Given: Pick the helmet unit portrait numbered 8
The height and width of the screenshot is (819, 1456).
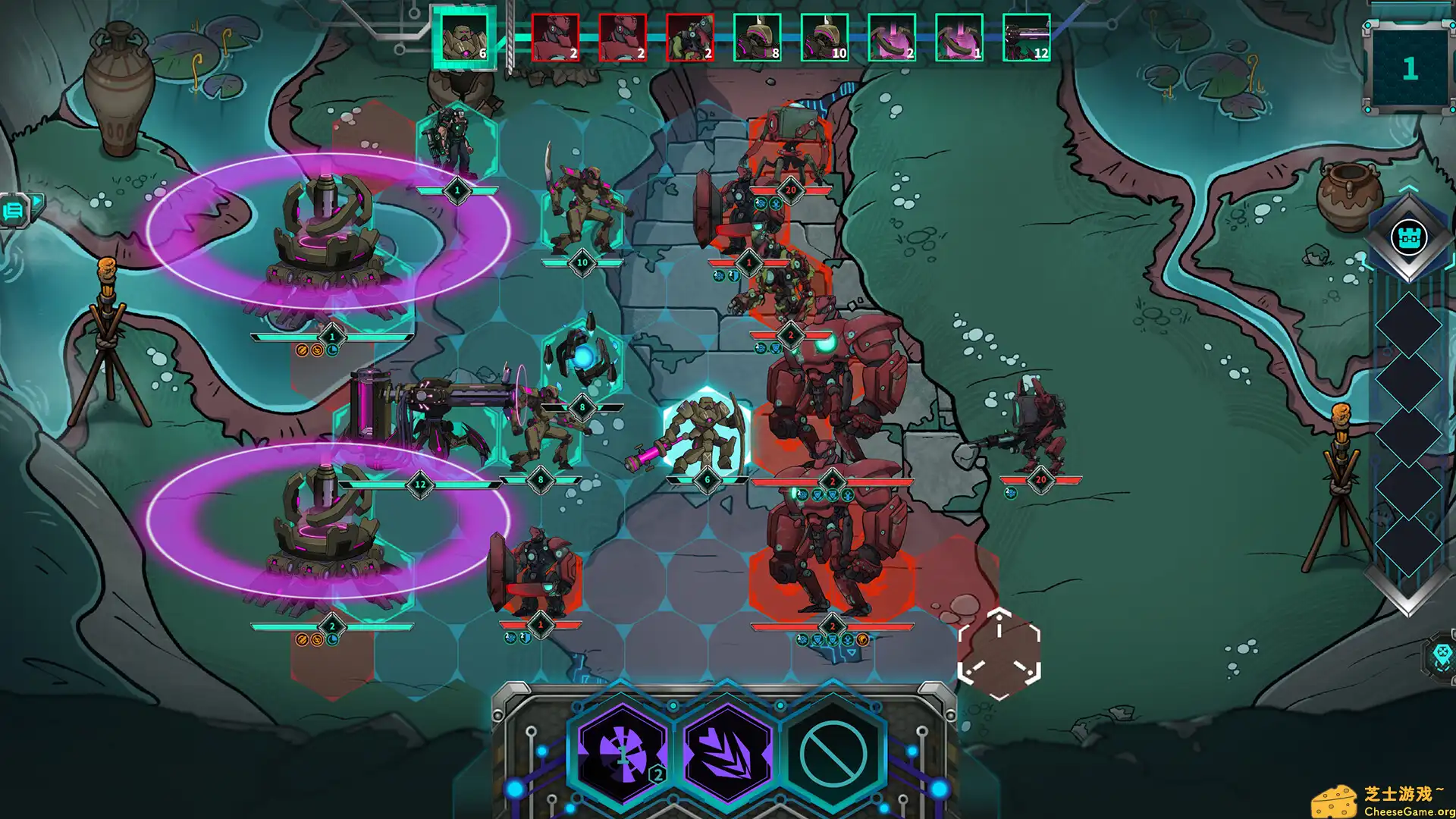Looking at the screenshot, I should 757,37.
